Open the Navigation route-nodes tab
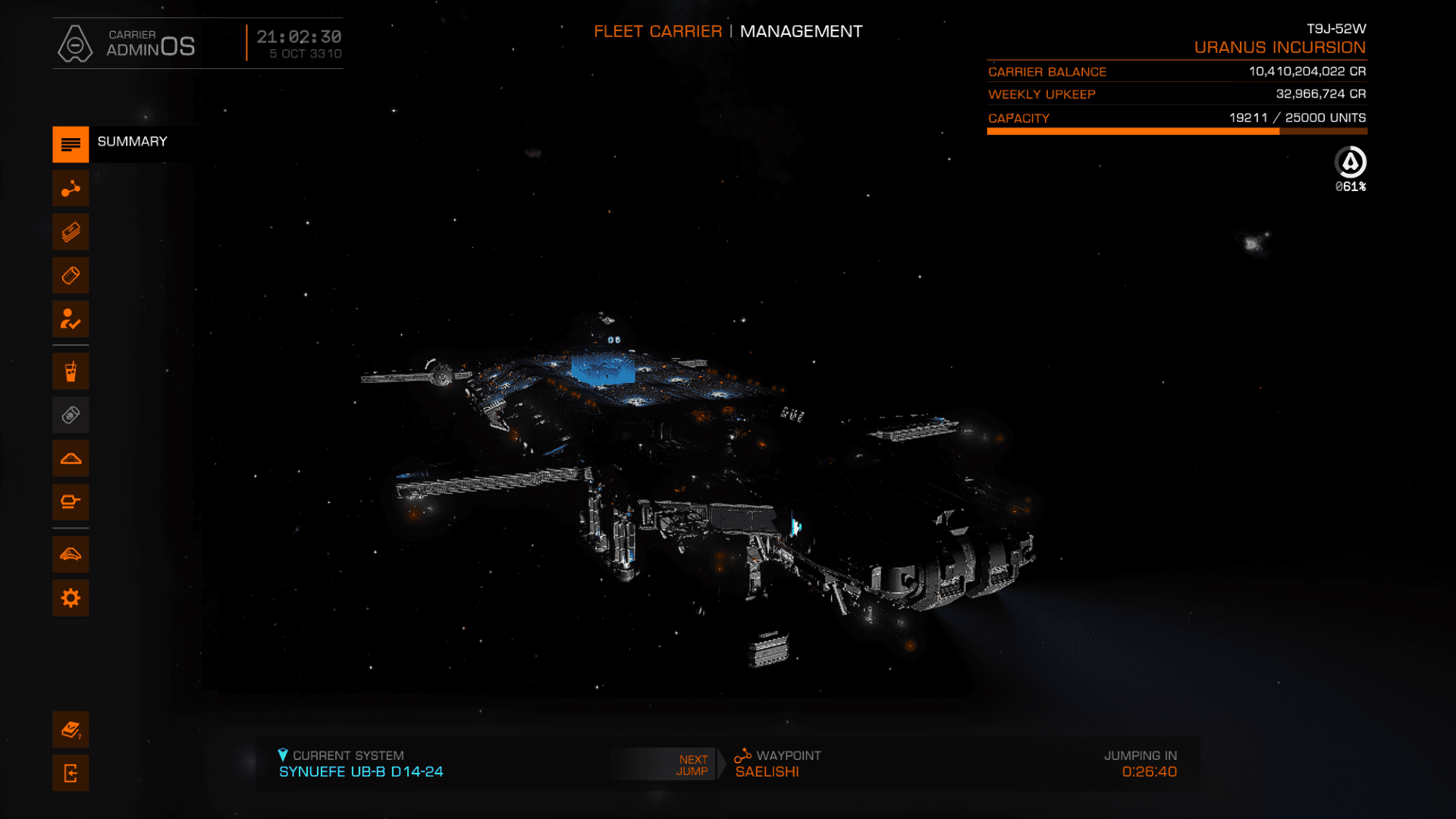This screenshot has height=819, width=1456. 71,188
